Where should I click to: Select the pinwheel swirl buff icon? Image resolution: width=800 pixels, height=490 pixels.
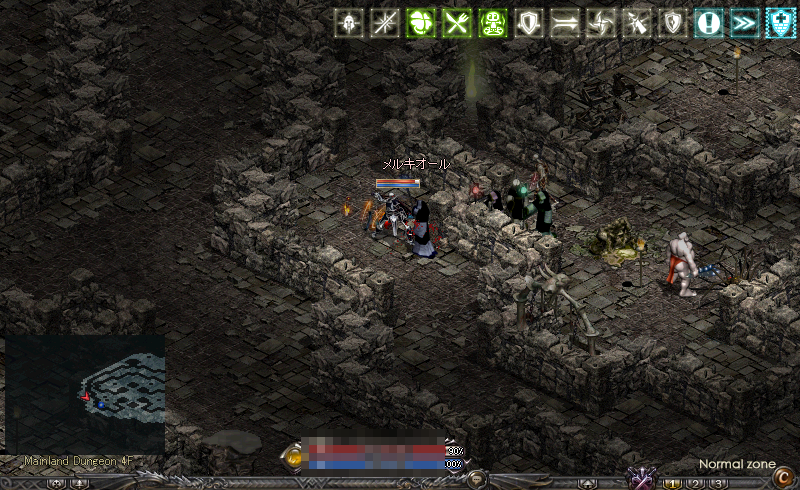tap(601, 23)
